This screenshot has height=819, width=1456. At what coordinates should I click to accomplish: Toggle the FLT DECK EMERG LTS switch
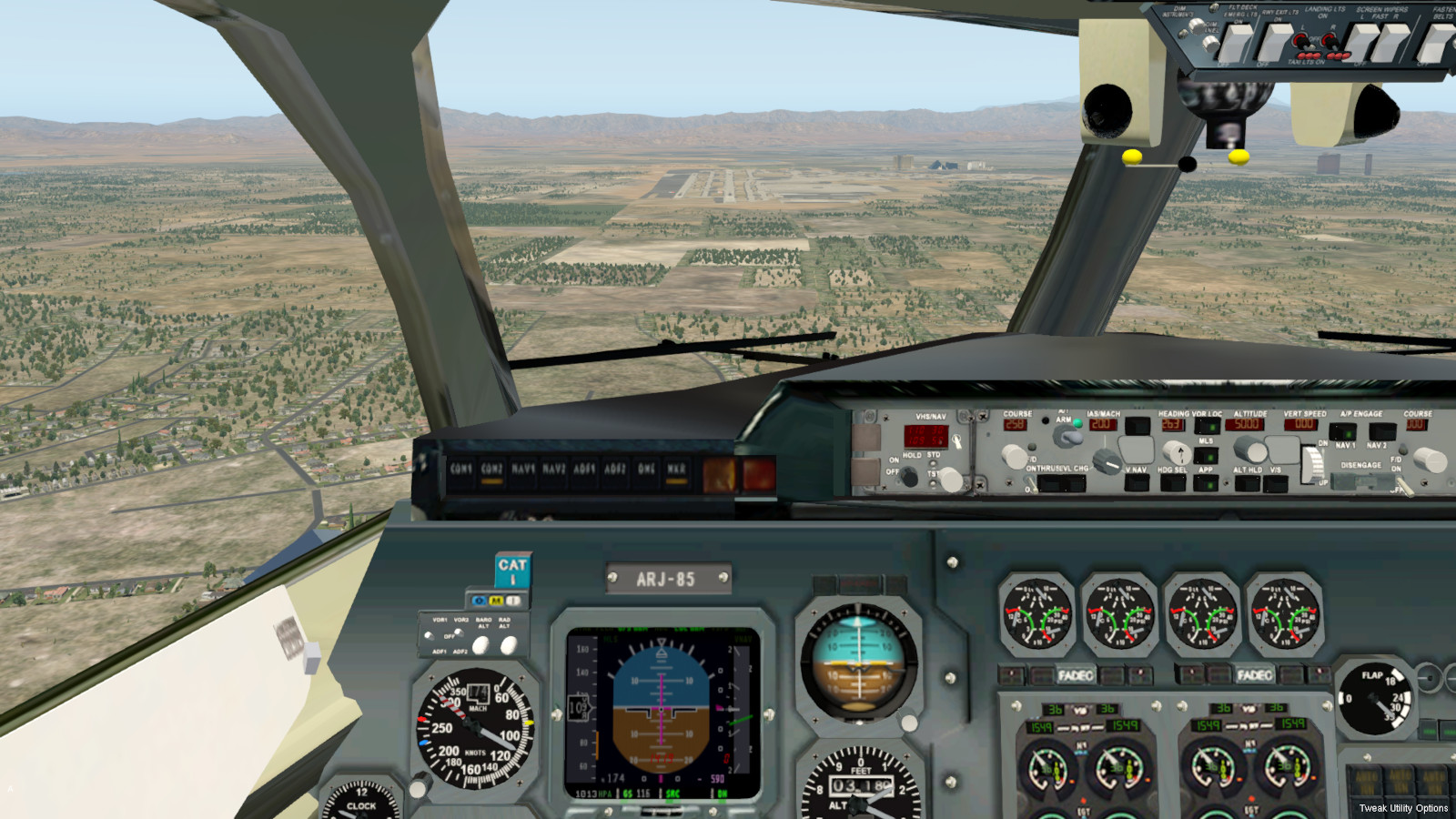[1235, 42]
